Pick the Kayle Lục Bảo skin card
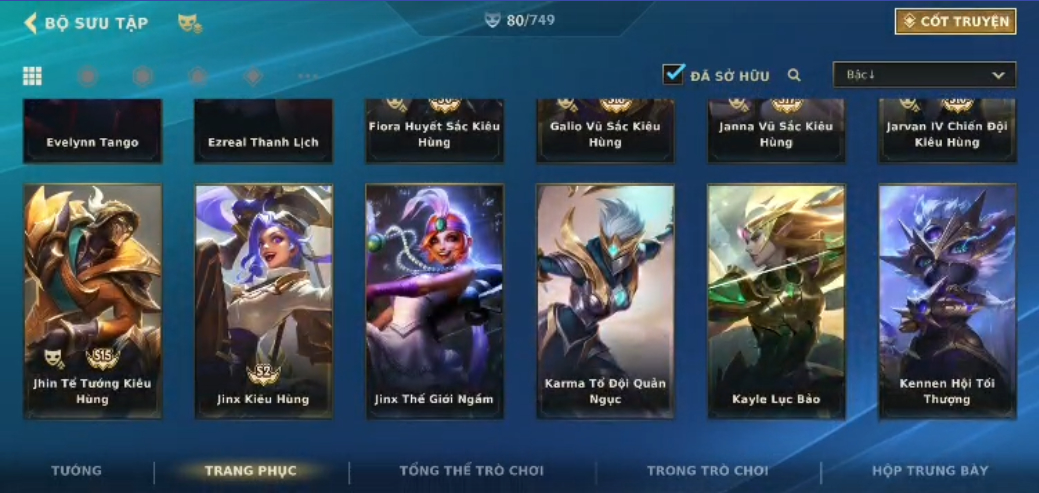The height and width of the screenshot is (493, 1039). [776, 300]
